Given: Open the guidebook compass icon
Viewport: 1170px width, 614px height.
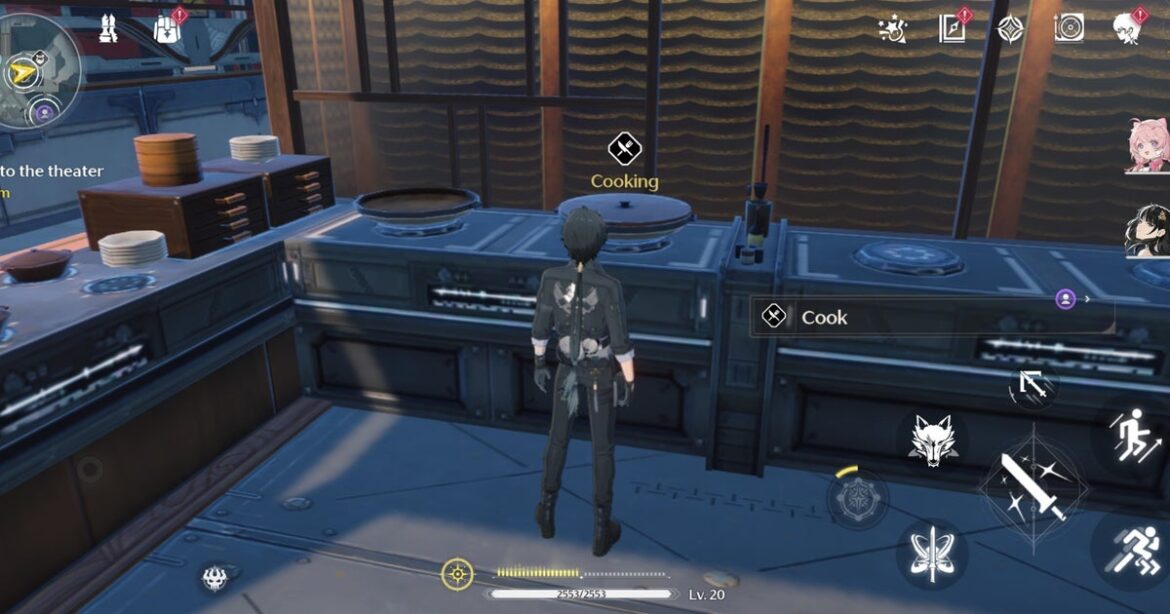Looking at the screenshot, I should coord(953,29).
